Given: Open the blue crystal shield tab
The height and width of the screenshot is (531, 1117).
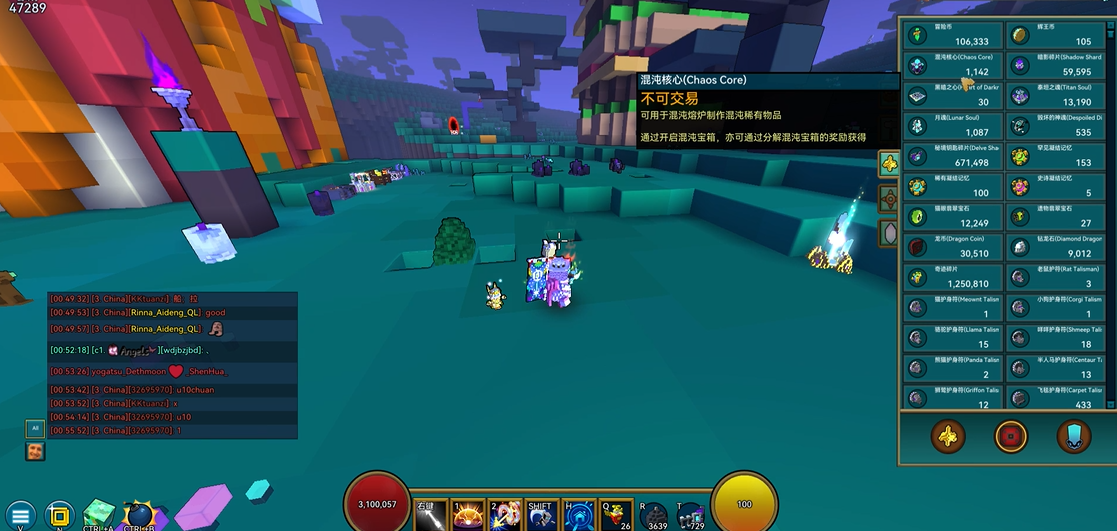Looking at the screenshot, I should tap(1073, 437).
